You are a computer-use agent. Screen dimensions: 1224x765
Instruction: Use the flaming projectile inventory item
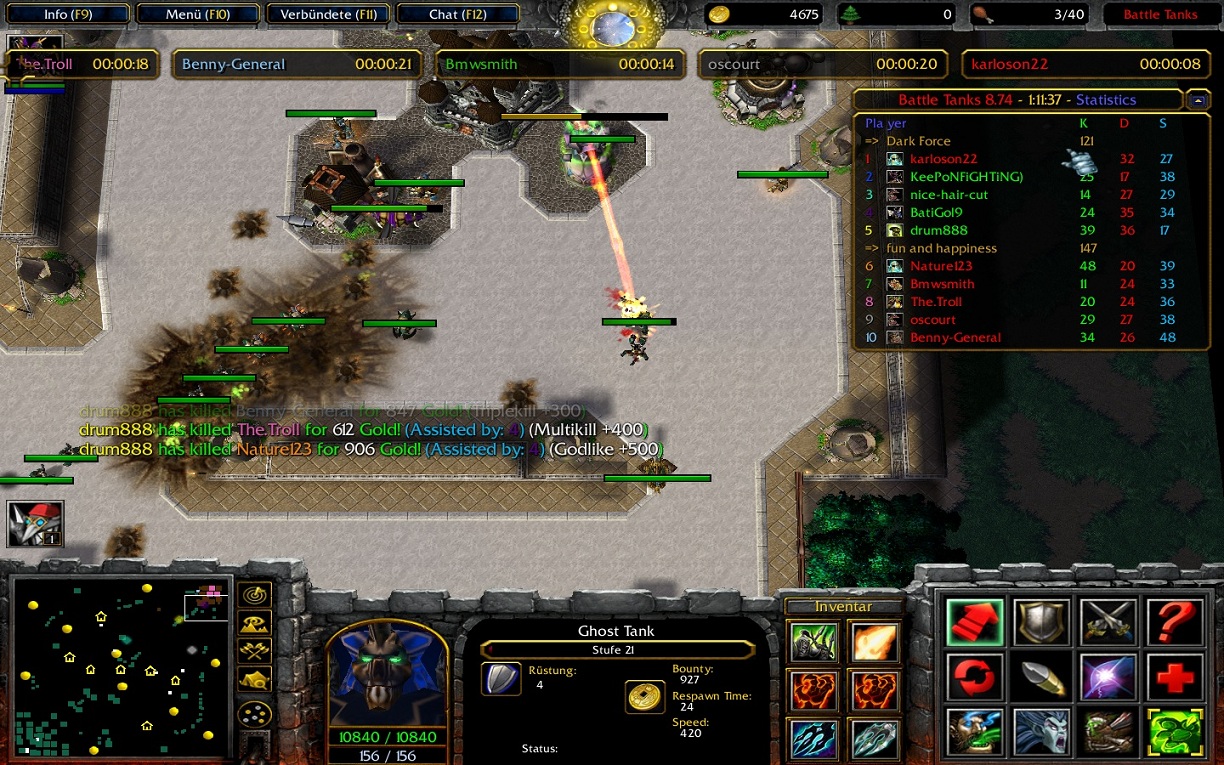pyautogui.click(x=873, y=642)
